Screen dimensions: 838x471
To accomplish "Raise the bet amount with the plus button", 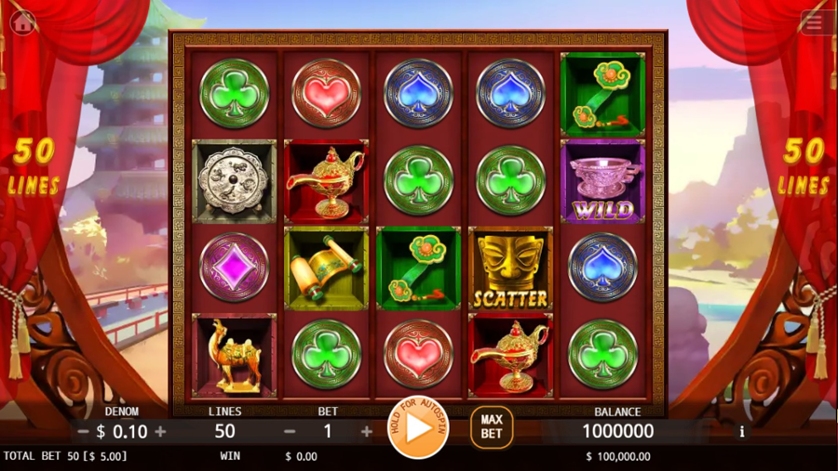I will 367,432.
